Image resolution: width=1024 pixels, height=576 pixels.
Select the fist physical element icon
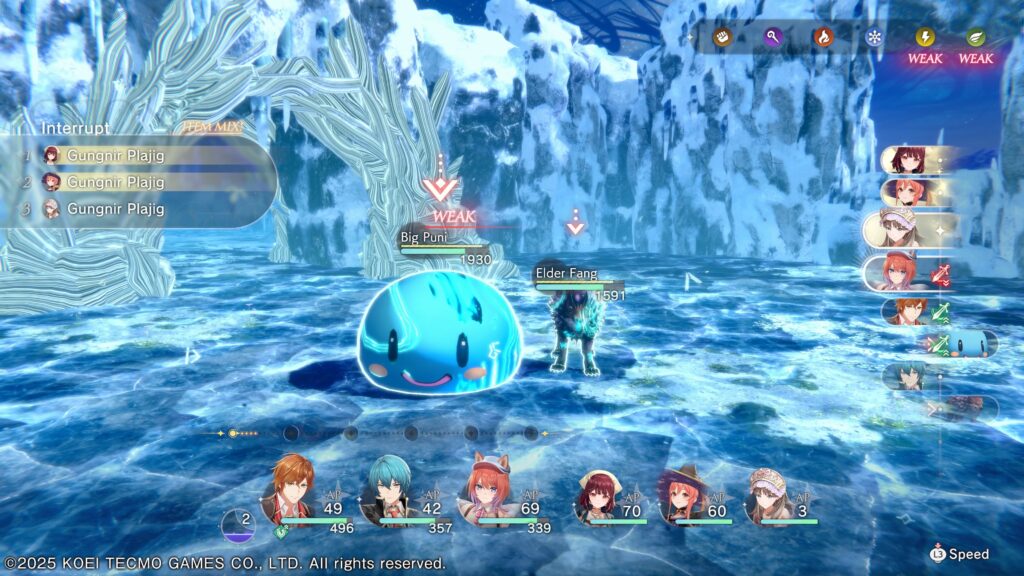click(720, 37)
